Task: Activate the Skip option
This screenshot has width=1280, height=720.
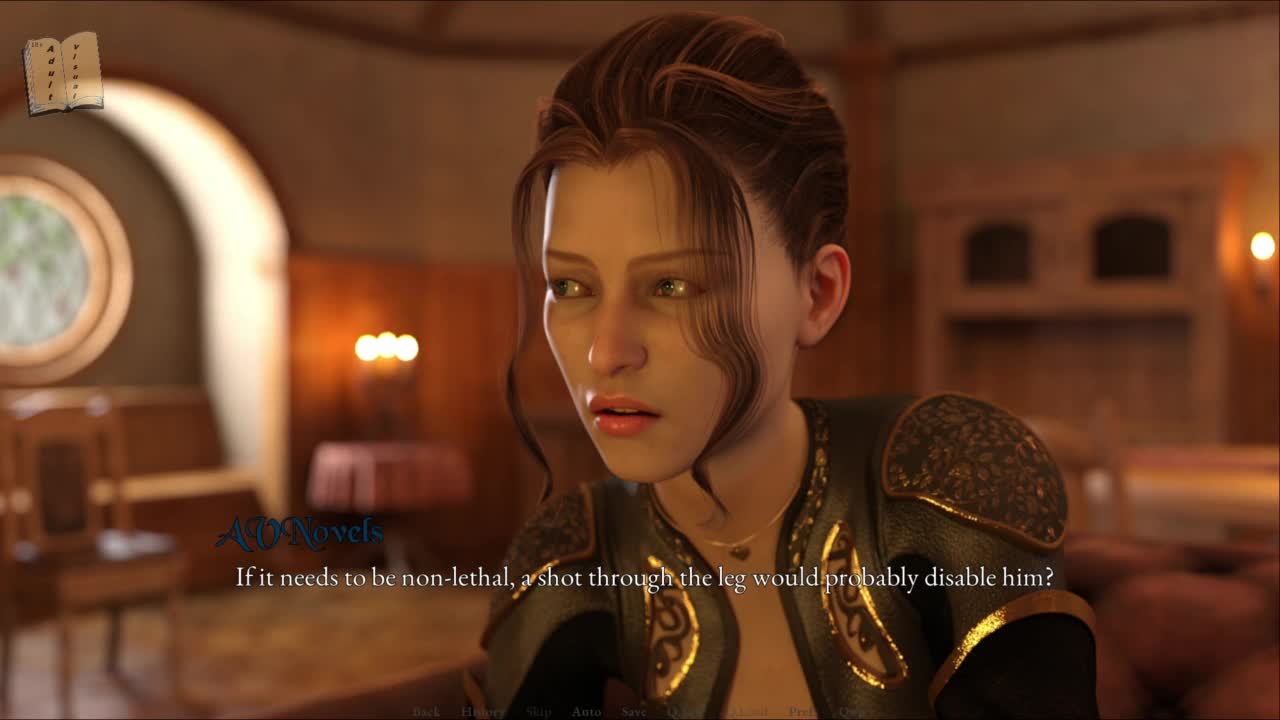Action: (538, 712)
